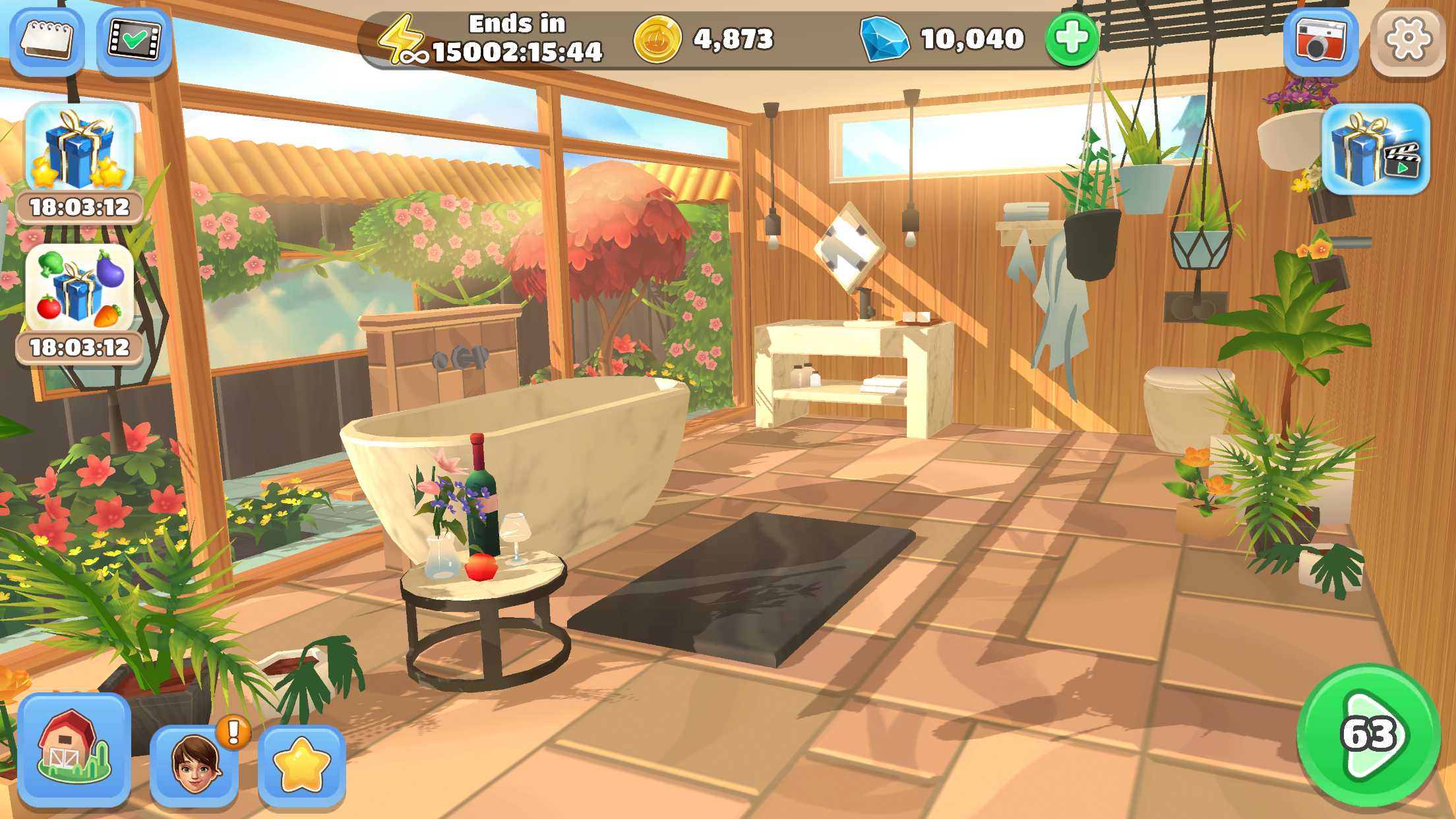Open the gear settings menu
The width and height of the screenshot is (1456, 819).
coord(1407,40)
